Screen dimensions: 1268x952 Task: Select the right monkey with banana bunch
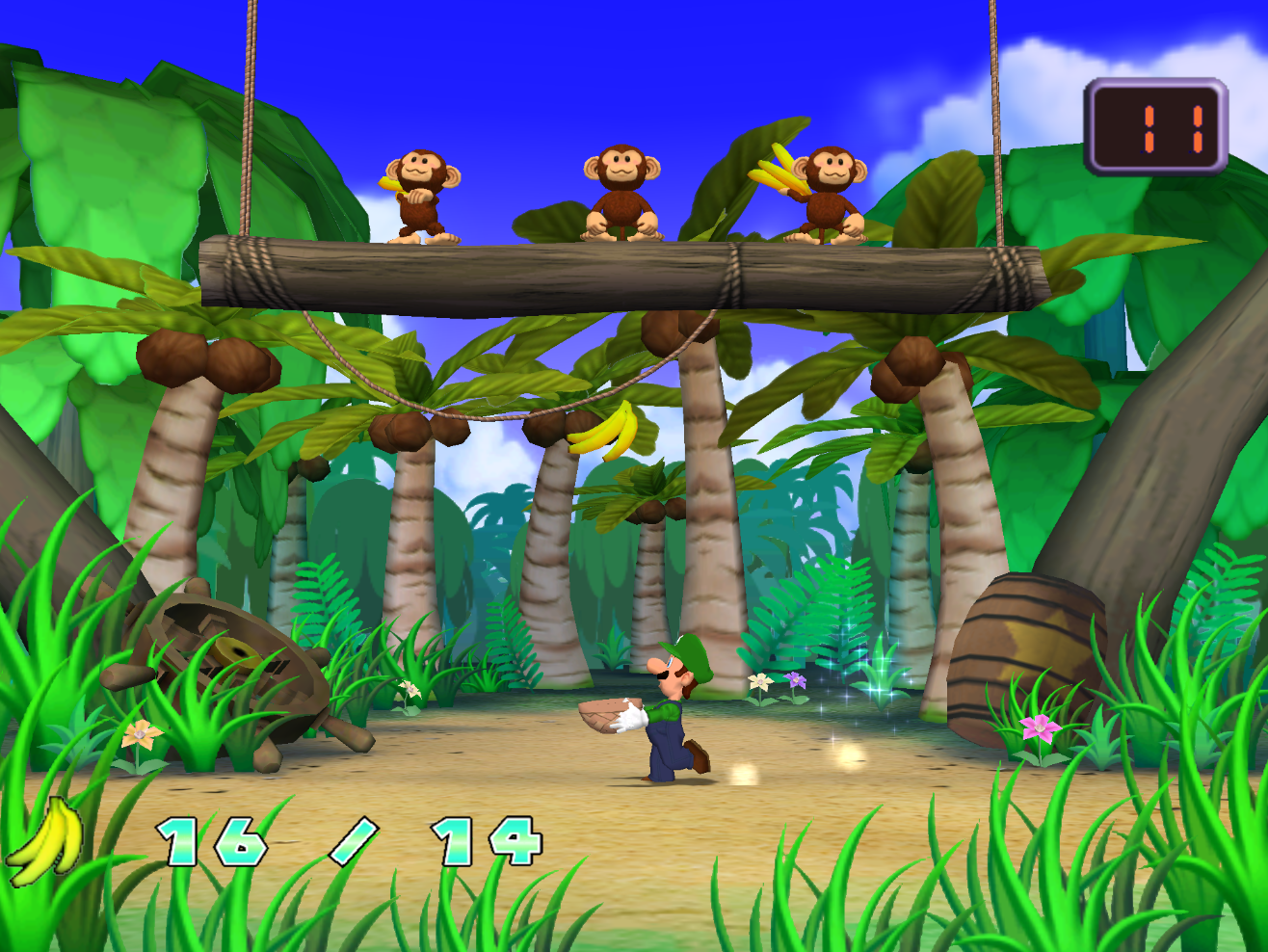(829, 188)
